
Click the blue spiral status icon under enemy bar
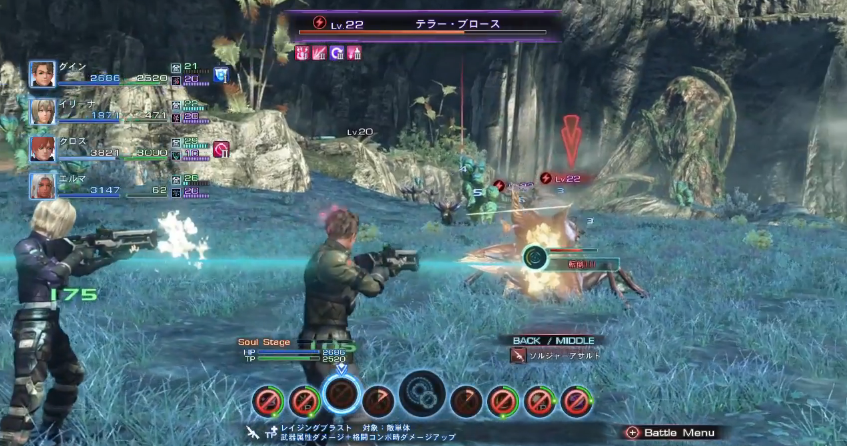pos(337,52)
